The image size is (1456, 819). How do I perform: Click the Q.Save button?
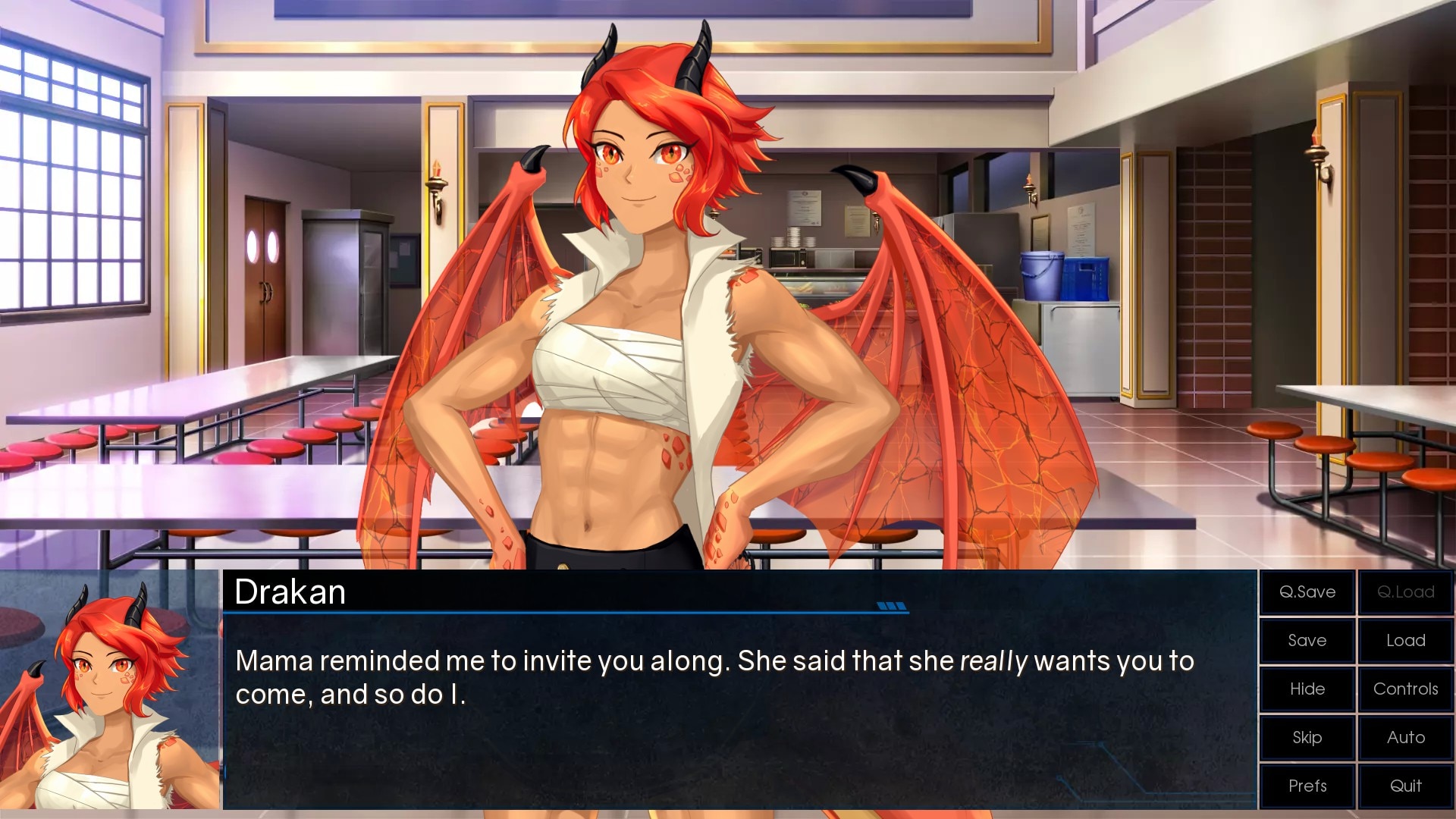point(1307,592)
